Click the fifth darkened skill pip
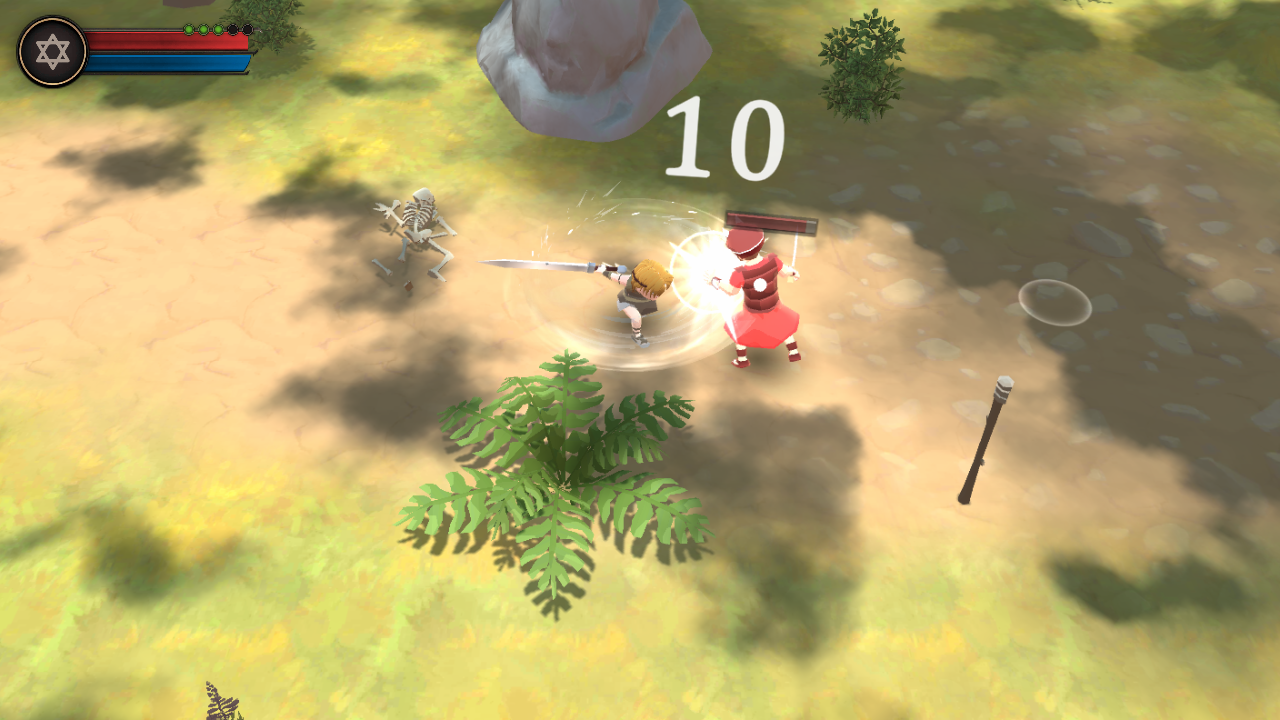This screenshot has width=1280, height=720. [x=248, y=30]
